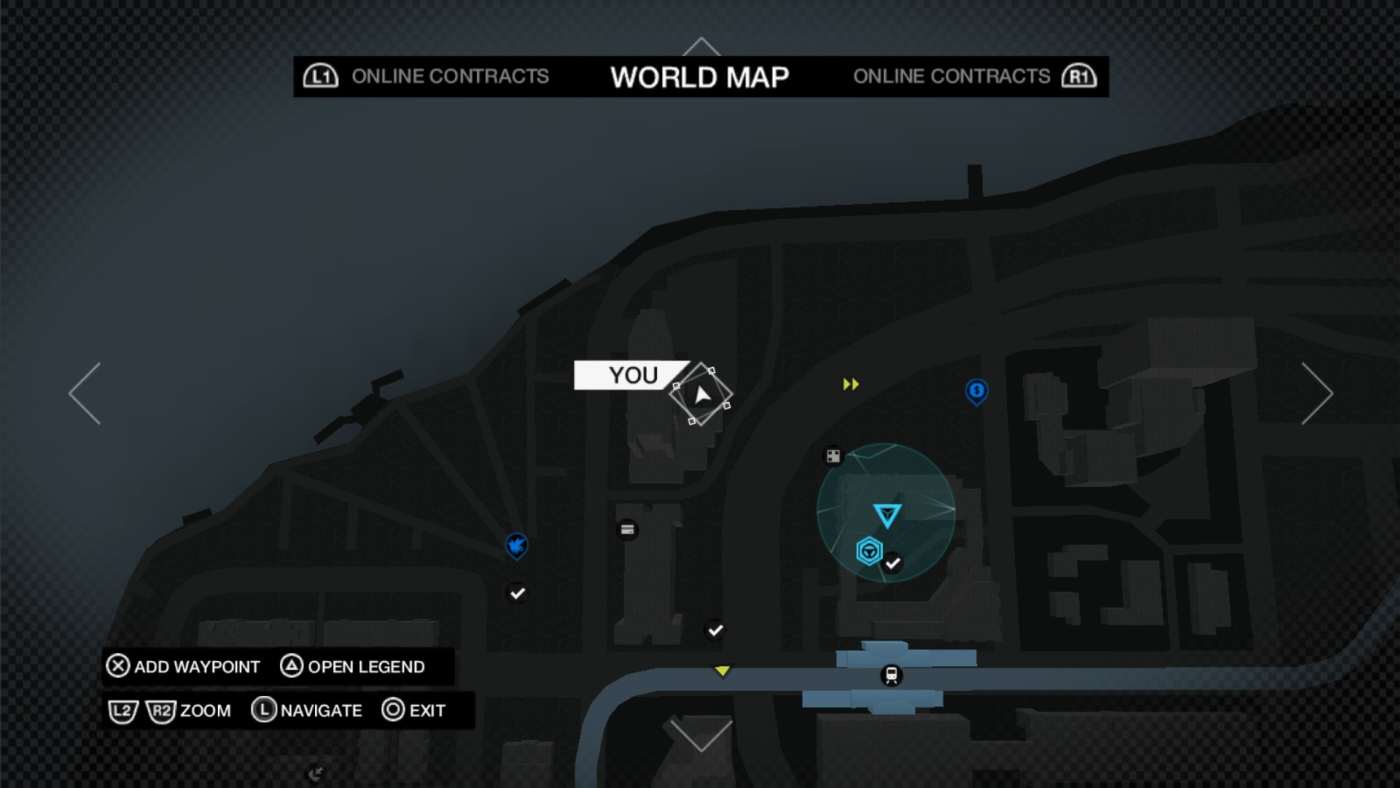The height and width of the screenshot is (788, 1400).
Task: Click the QR code icon near the scan circle
Action: click(830, 455)
